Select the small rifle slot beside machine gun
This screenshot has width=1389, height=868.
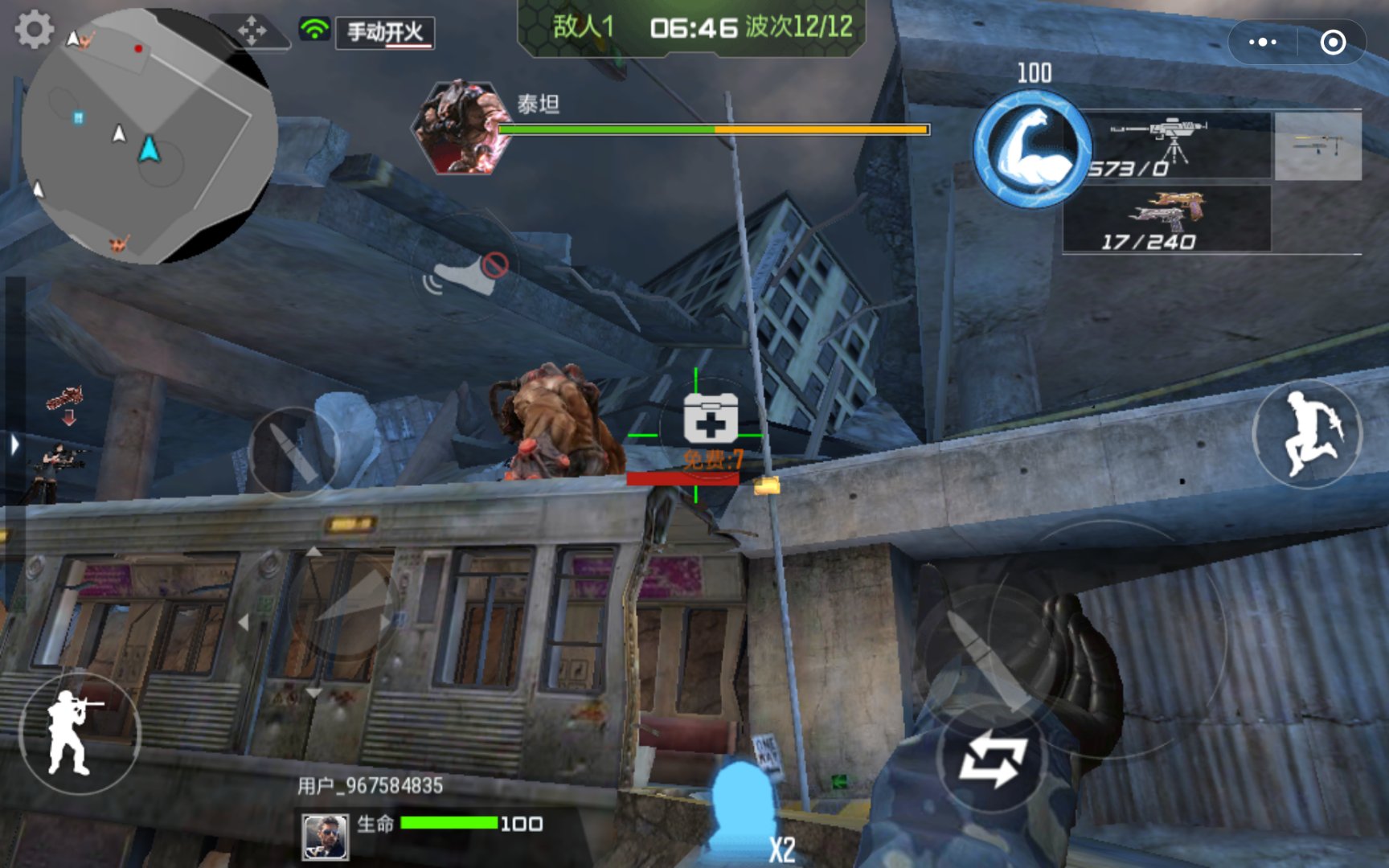click(1317, 145)
